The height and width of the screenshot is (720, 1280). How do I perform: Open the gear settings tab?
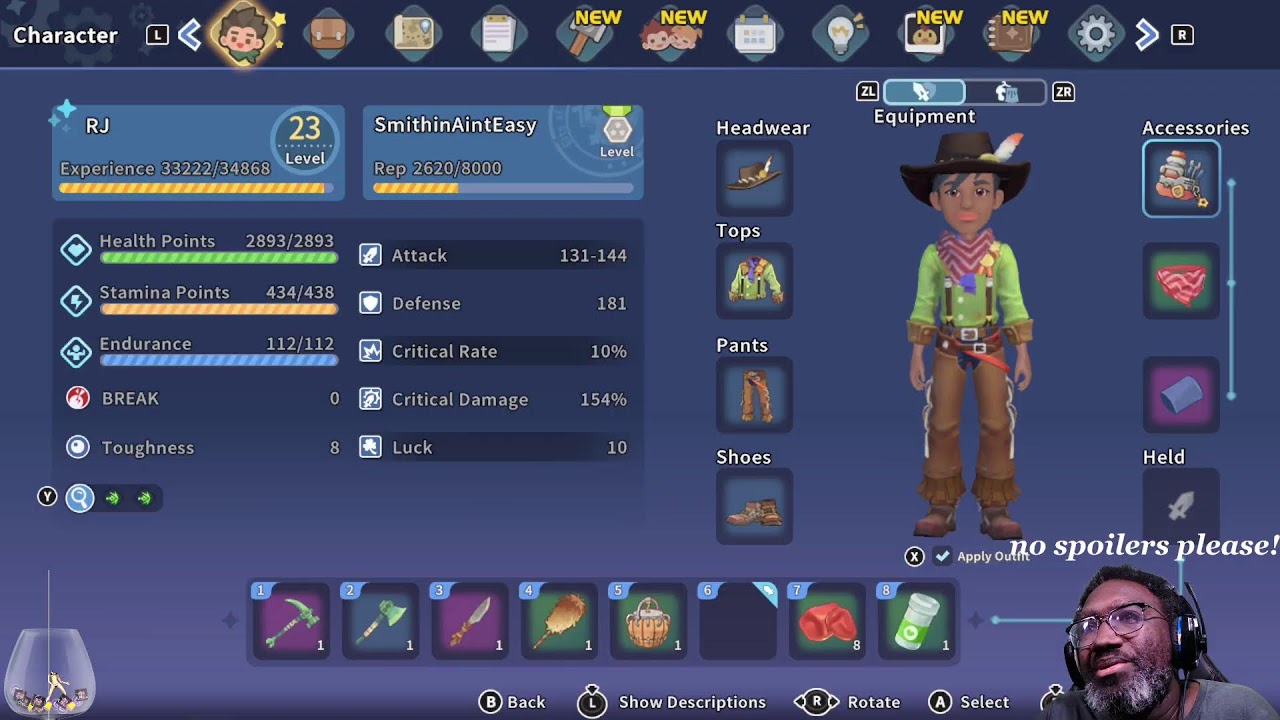pyautogui.click(x=1095, y=35)
